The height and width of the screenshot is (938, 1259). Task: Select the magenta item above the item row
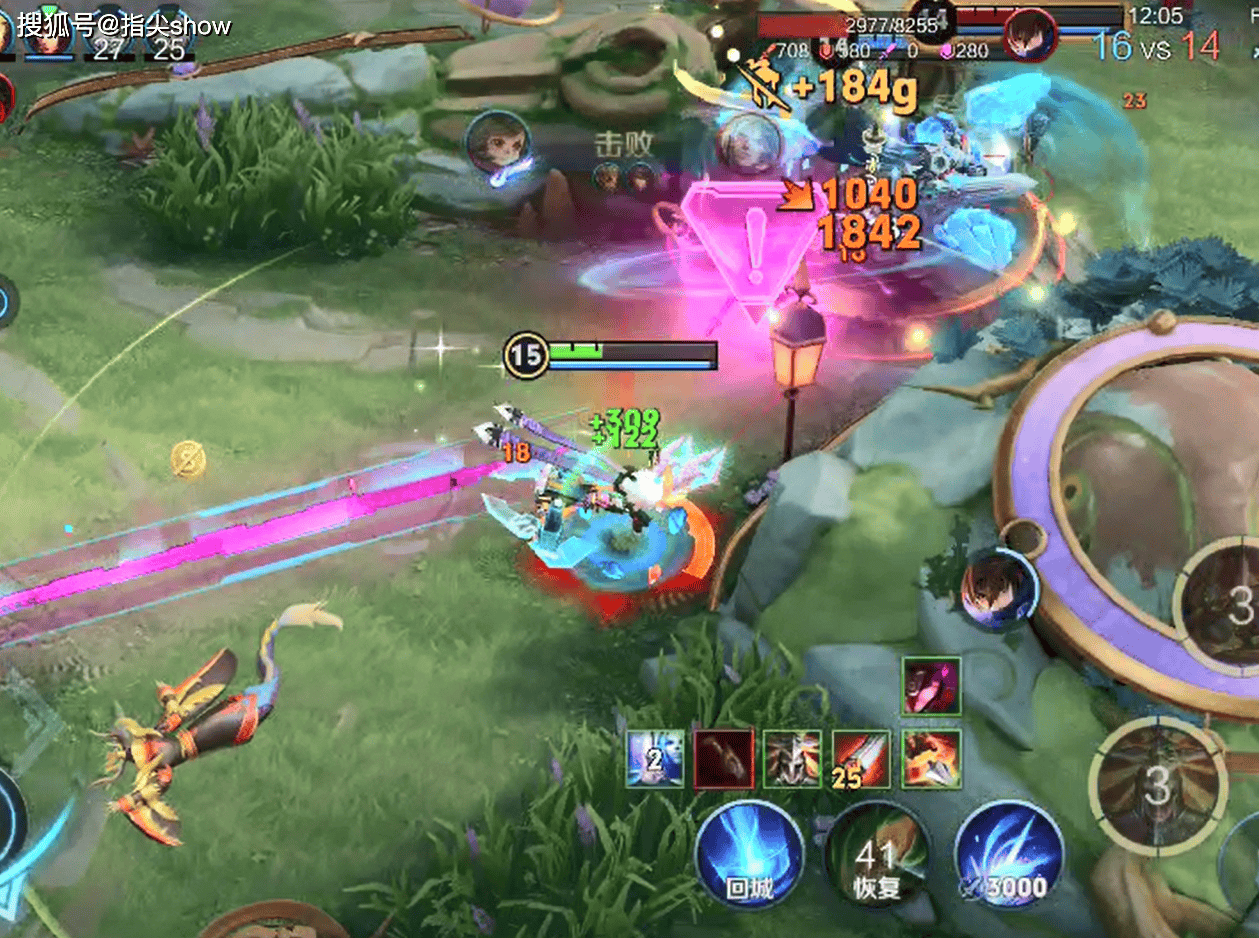point(931,687)
